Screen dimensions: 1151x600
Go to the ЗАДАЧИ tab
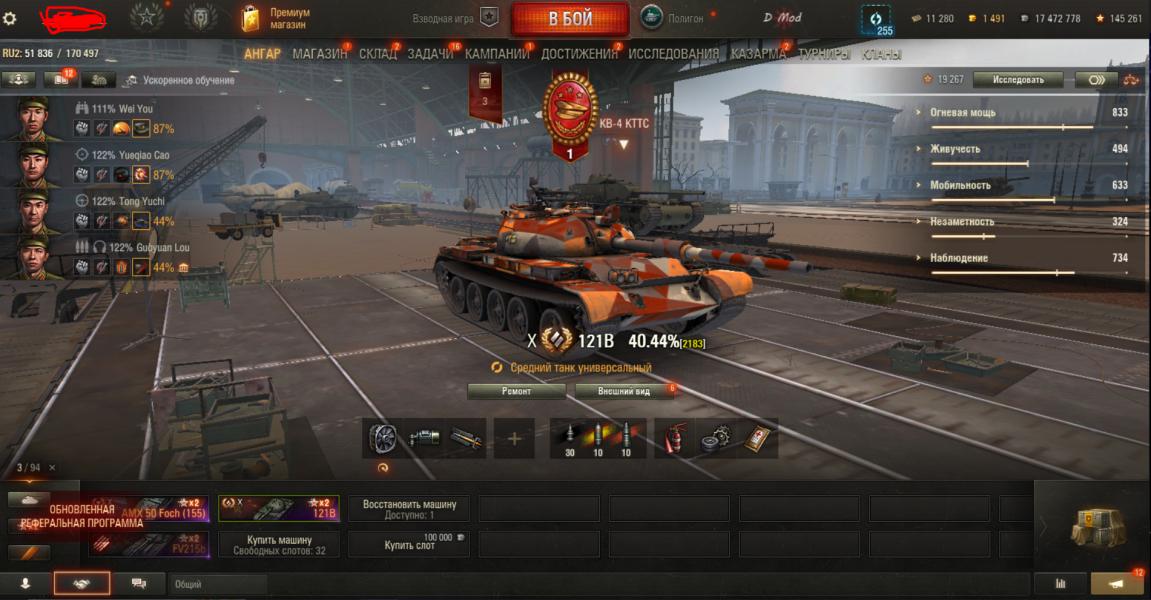pyautogui.click(x=430, y=54)
